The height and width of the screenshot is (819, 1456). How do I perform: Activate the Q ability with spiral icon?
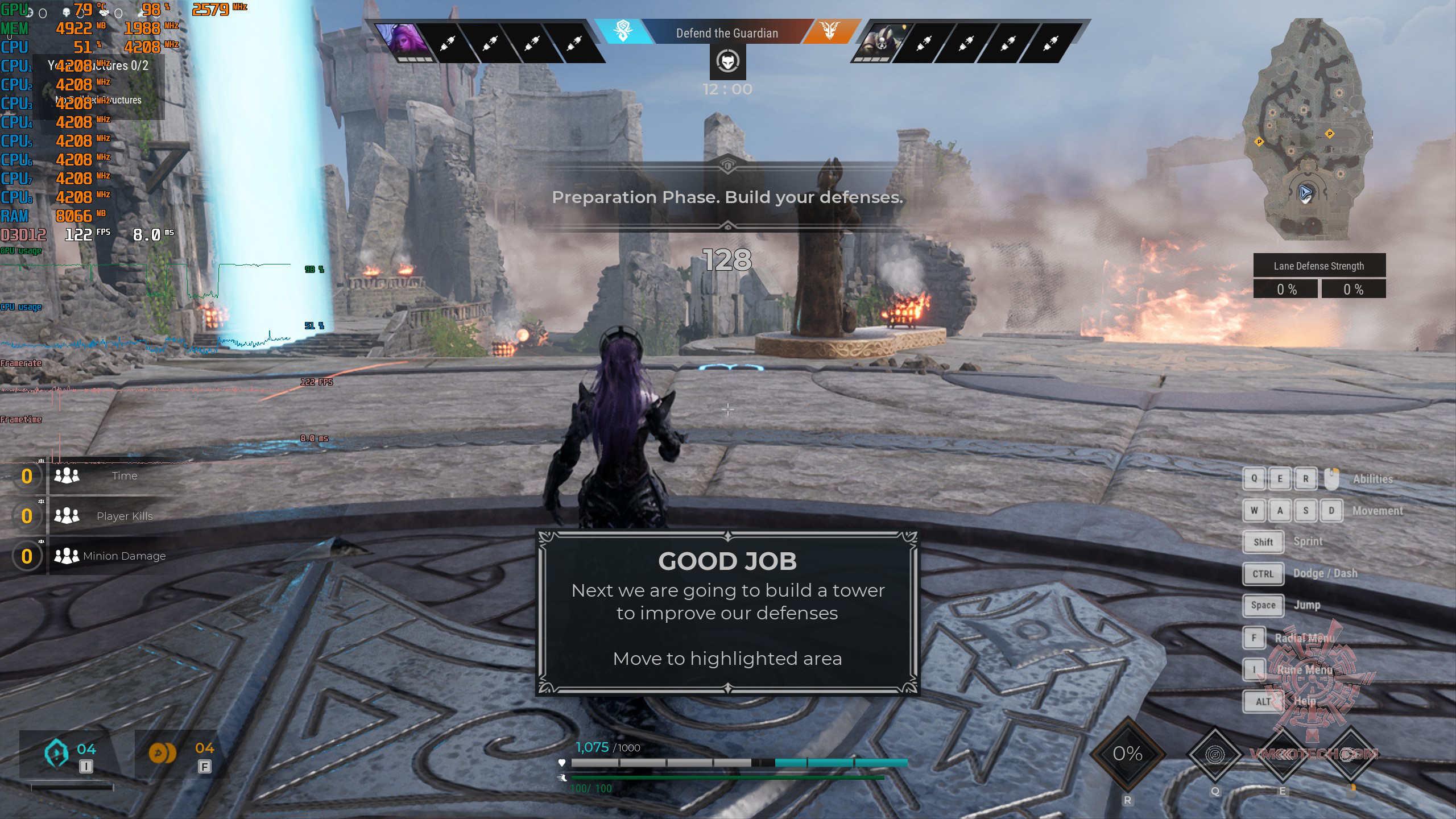[1215, 755]
